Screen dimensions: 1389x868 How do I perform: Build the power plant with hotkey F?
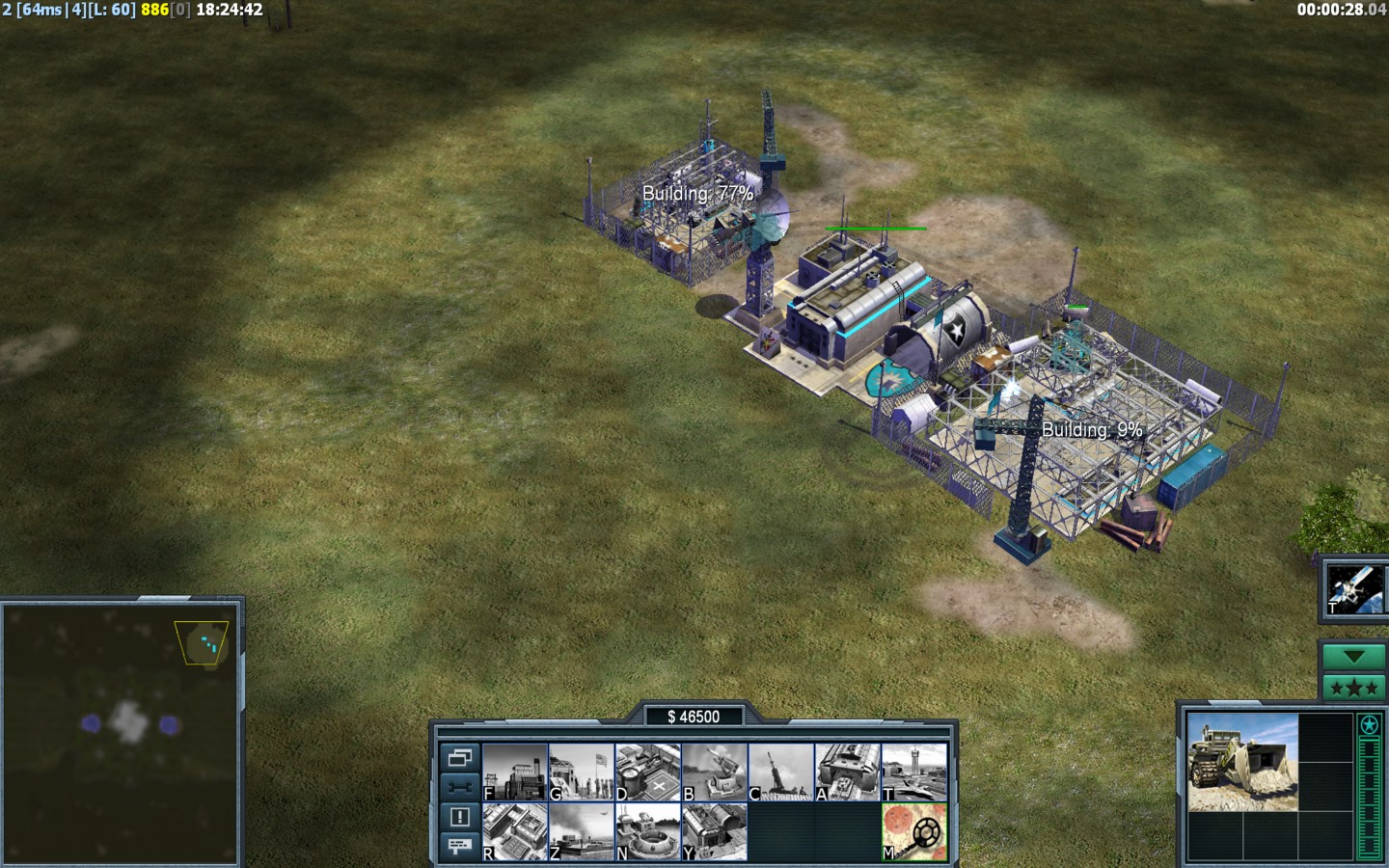click(515, 772)
